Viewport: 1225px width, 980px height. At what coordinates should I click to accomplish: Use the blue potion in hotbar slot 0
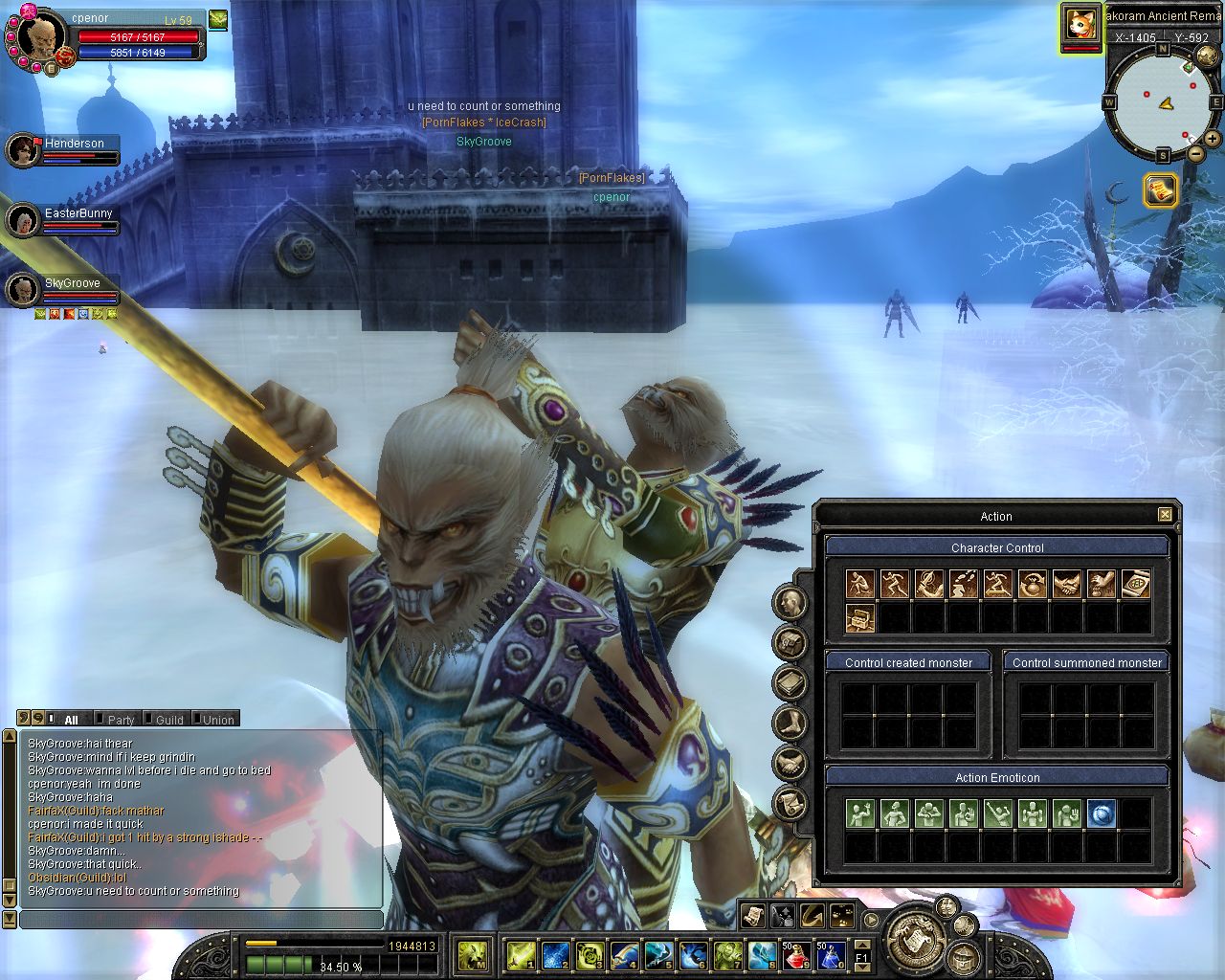coord(829,954)
